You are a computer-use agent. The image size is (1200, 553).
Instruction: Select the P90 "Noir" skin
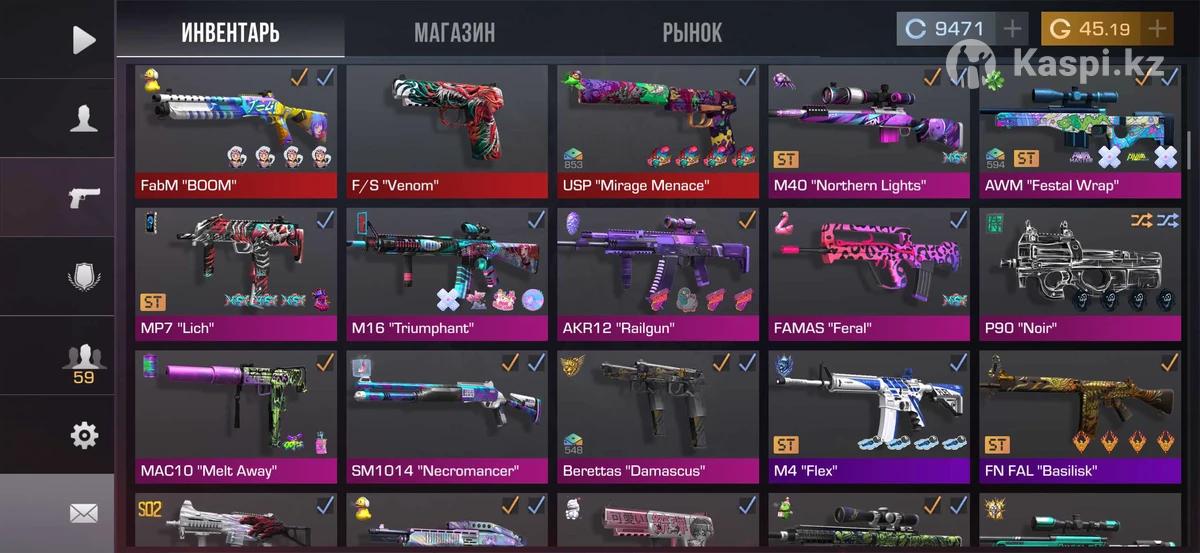(1080, 273)
